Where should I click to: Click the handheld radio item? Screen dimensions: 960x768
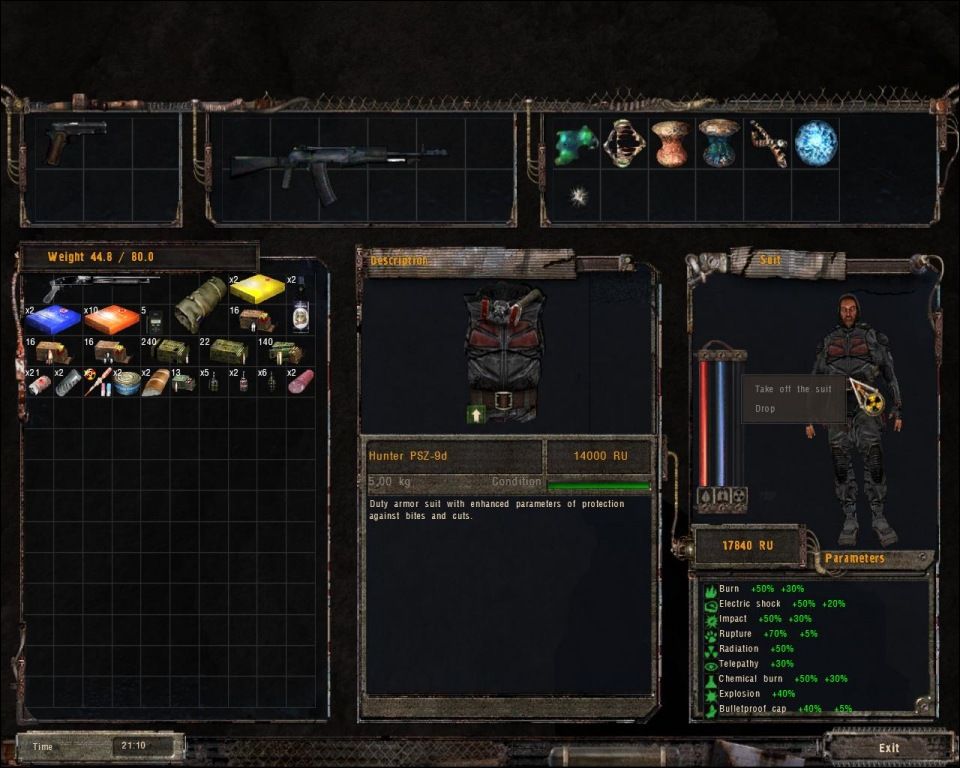click(155, 322)
